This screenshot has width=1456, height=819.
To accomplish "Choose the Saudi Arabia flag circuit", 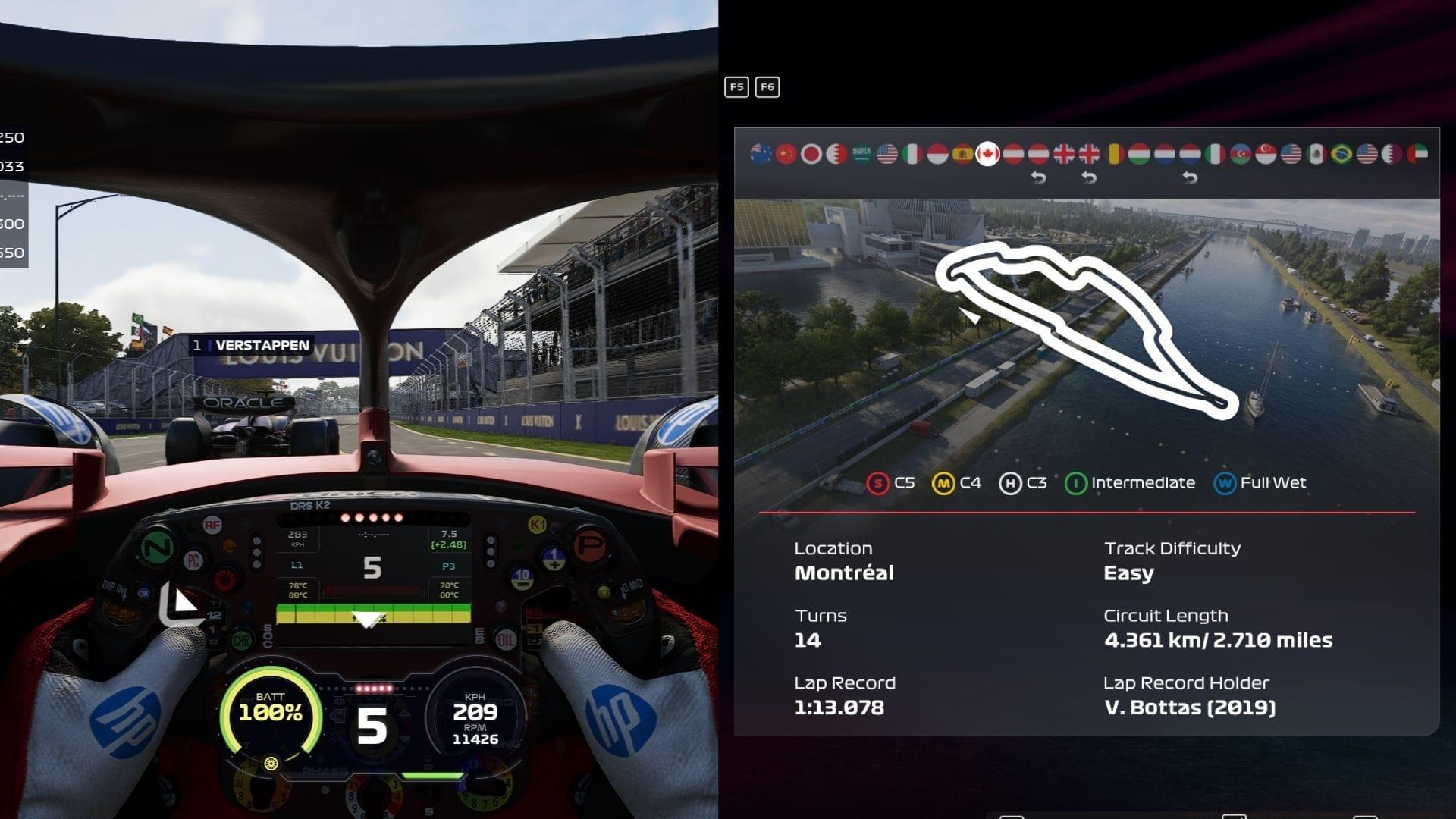I will 861,154.
